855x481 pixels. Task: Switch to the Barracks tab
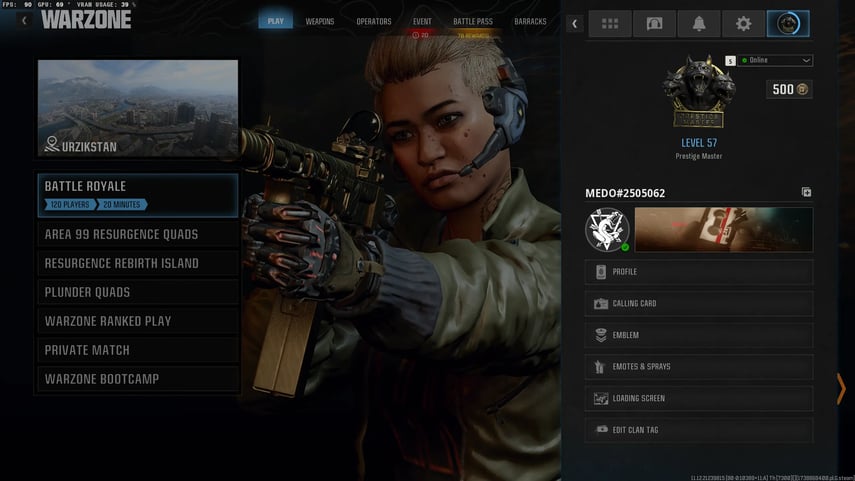[530, 21]
